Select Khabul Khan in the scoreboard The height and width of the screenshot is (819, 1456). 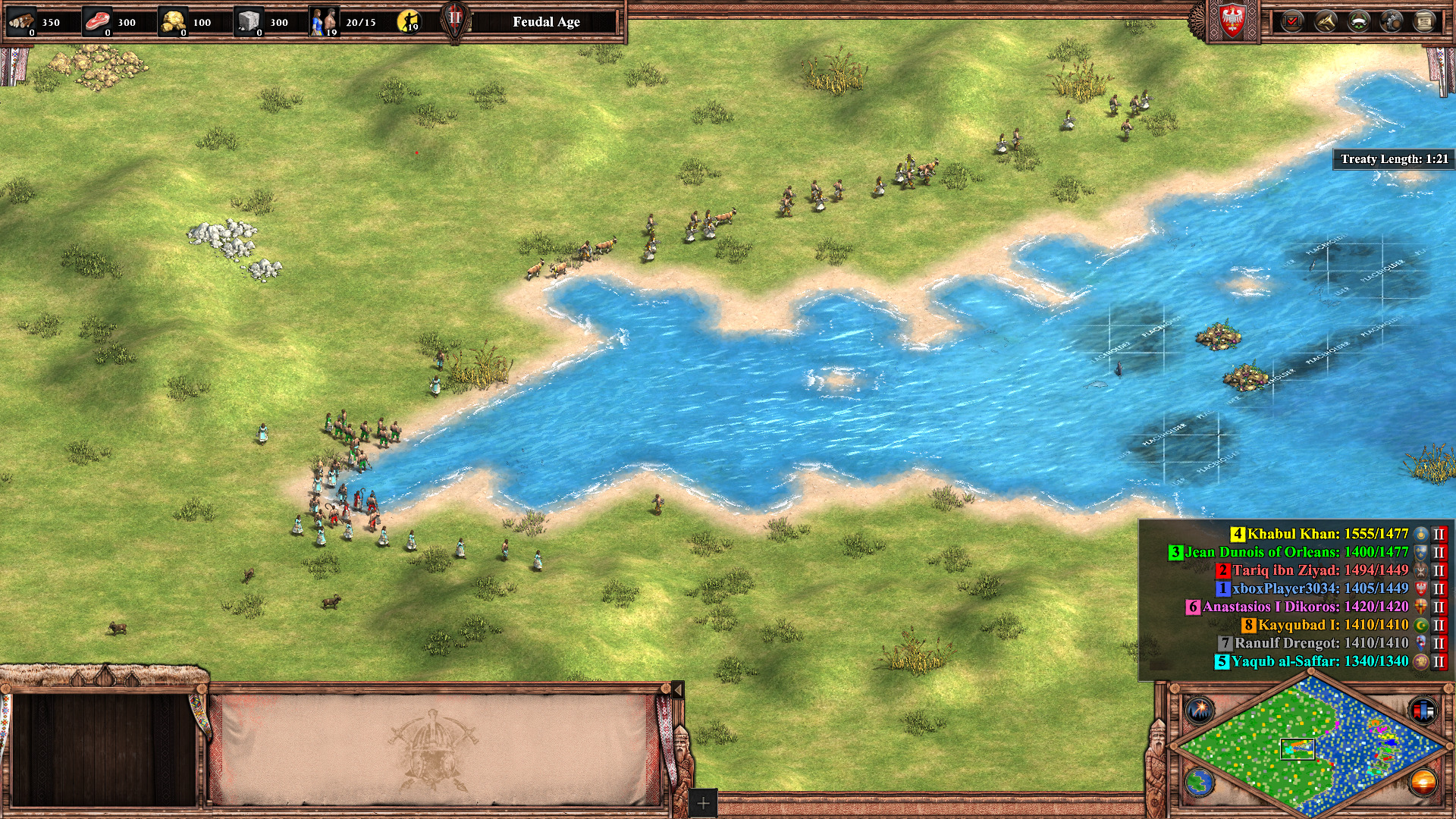point(1327,534)
